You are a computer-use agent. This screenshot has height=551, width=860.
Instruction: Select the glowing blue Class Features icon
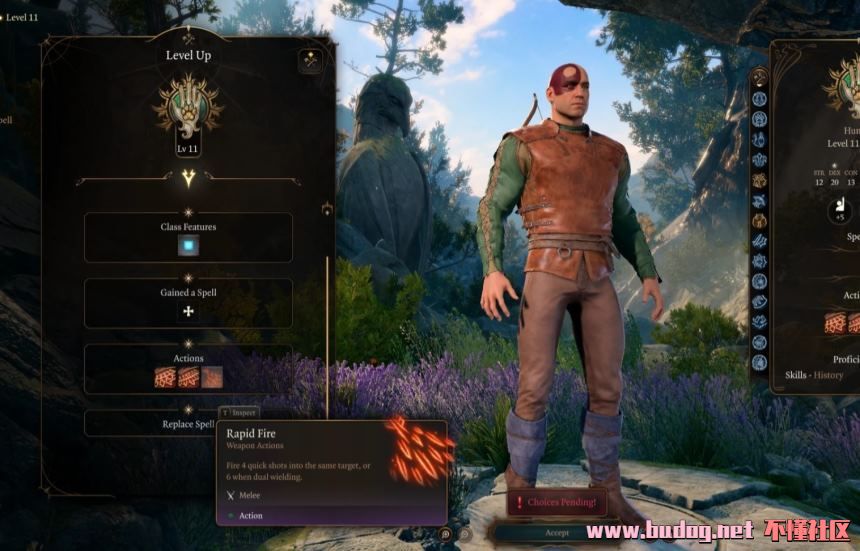[x=188, y=246]
